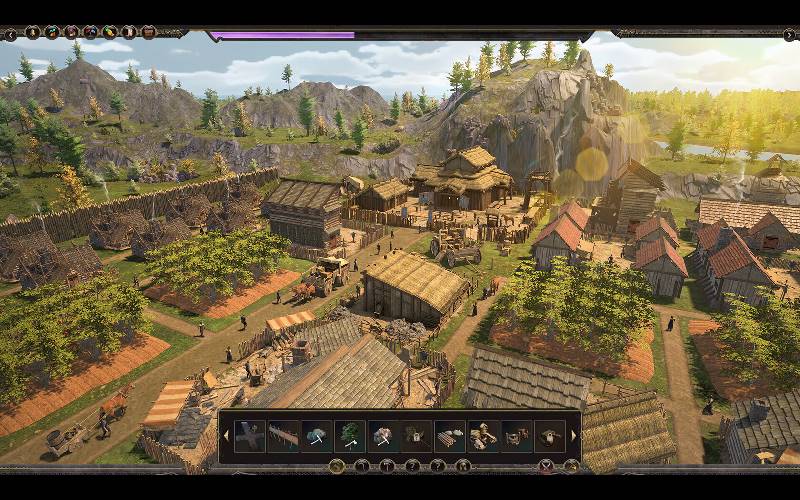The height and width of the screenshot is (500, 800).
Task: Choose the wooden bridge build slot
Action: (283, 436)
